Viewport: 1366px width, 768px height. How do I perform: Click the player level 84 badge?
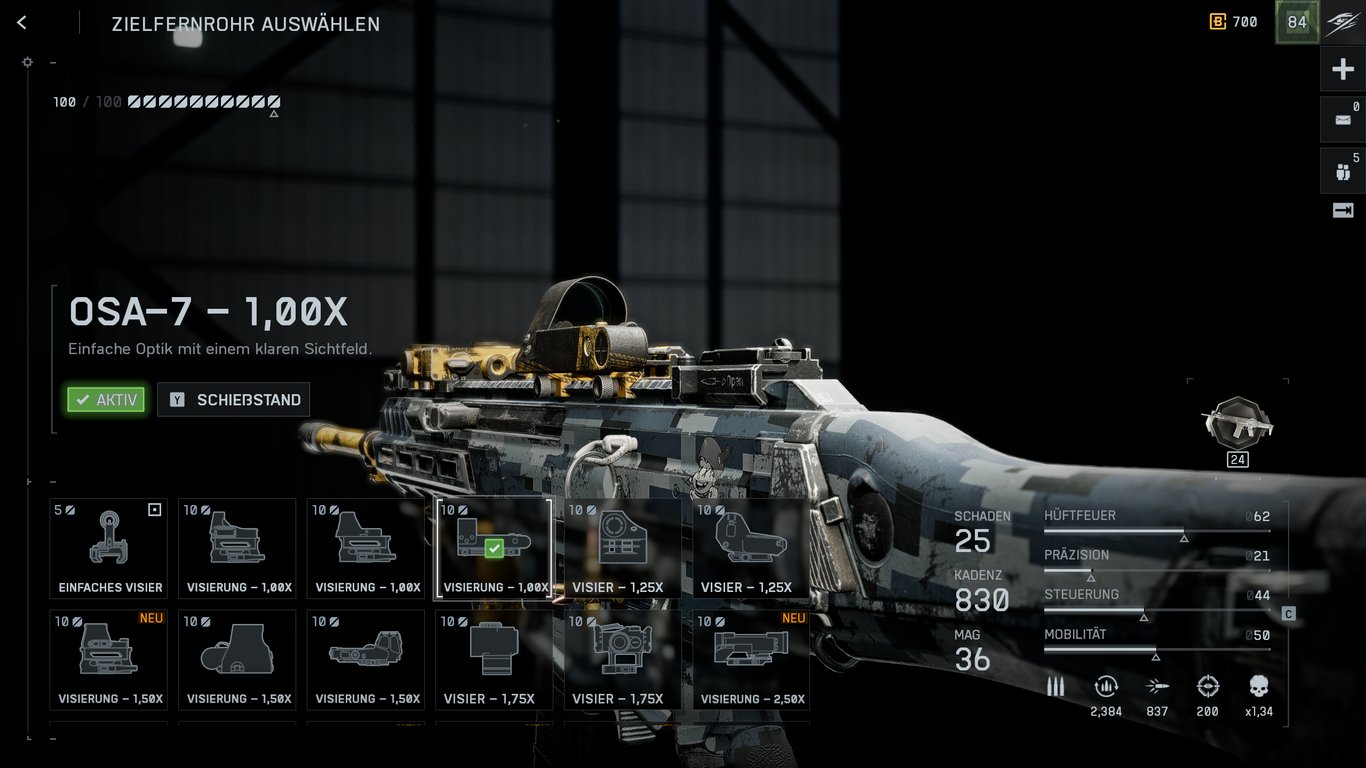tap(1296, 21)
